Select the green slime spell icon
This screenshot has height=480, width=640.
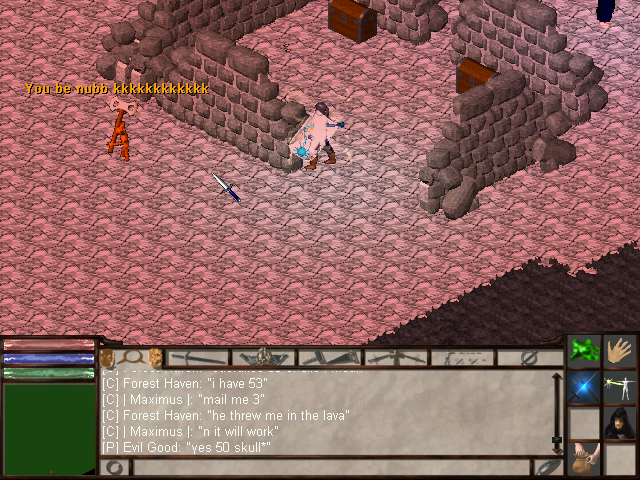point(585,352)
